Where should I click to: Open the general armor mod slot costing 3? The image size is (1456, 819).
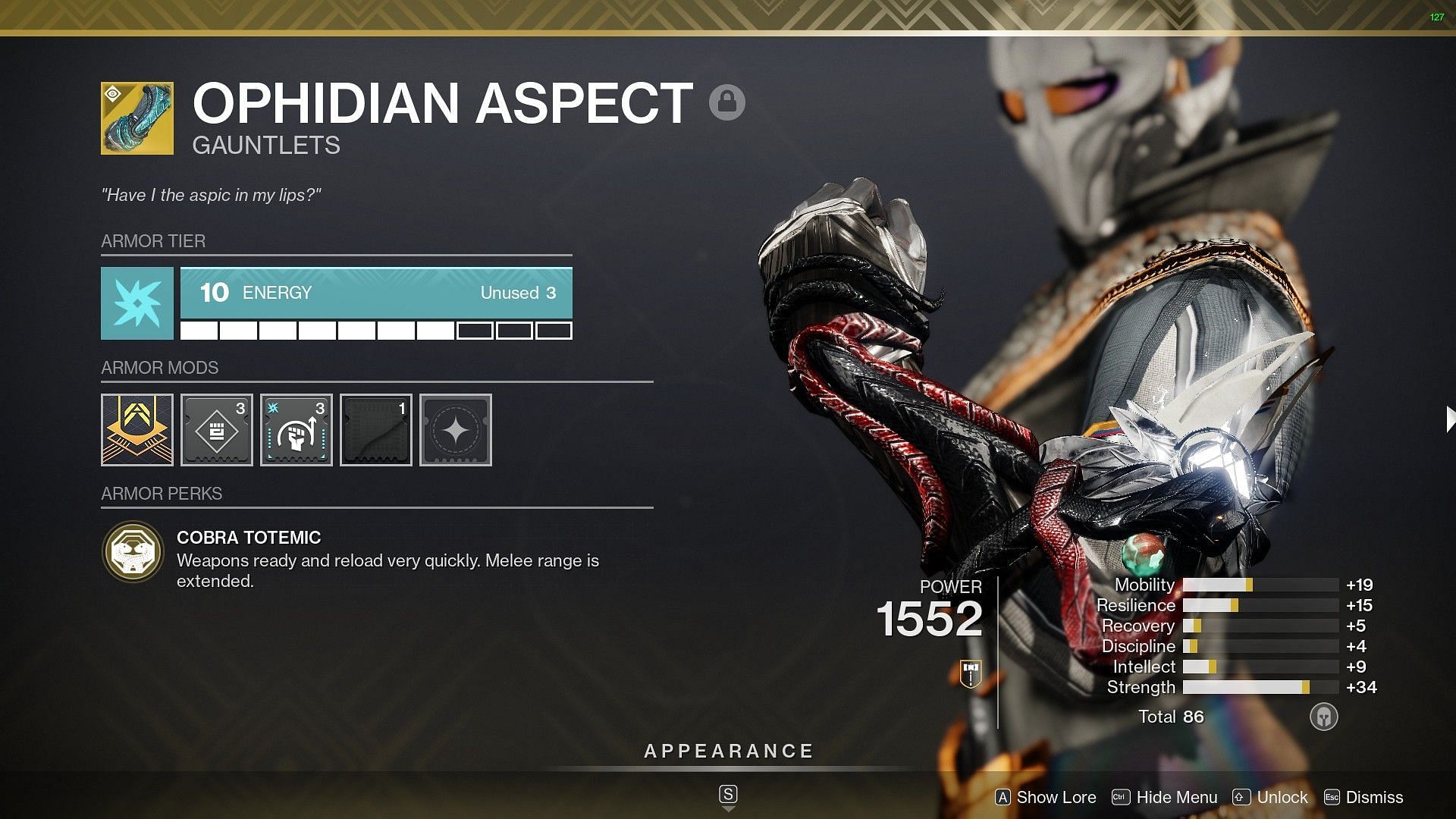(217, 430)
